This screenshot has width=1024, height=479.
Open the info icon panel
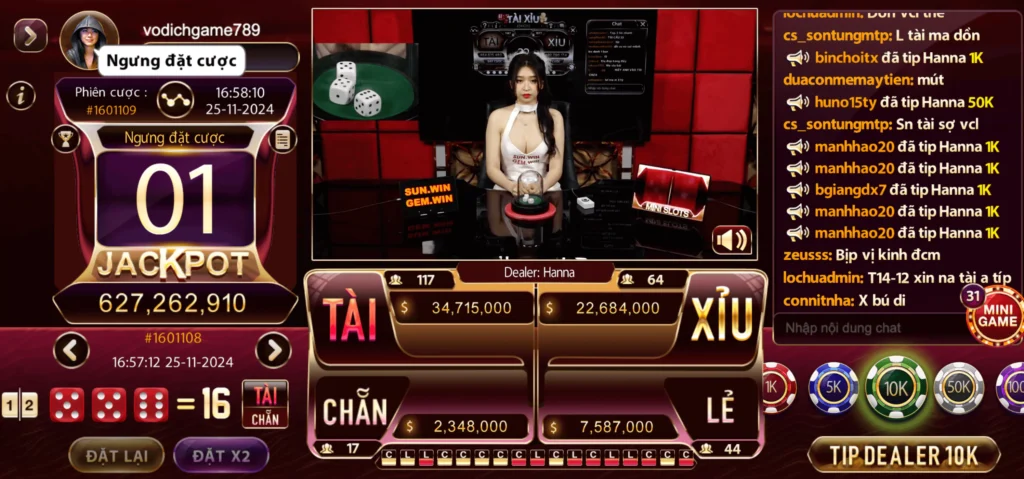point(21,95)
